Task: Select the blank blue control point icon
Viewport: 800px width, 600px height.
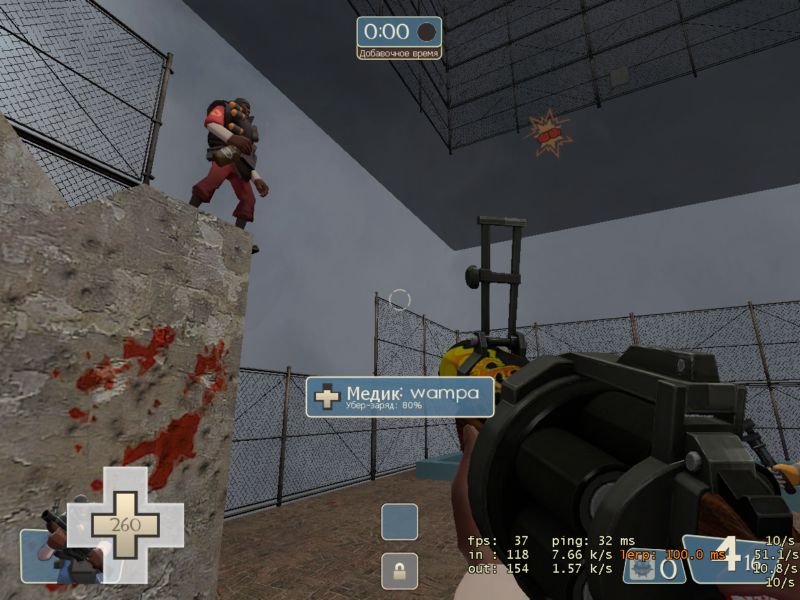Action: [399, 521]
